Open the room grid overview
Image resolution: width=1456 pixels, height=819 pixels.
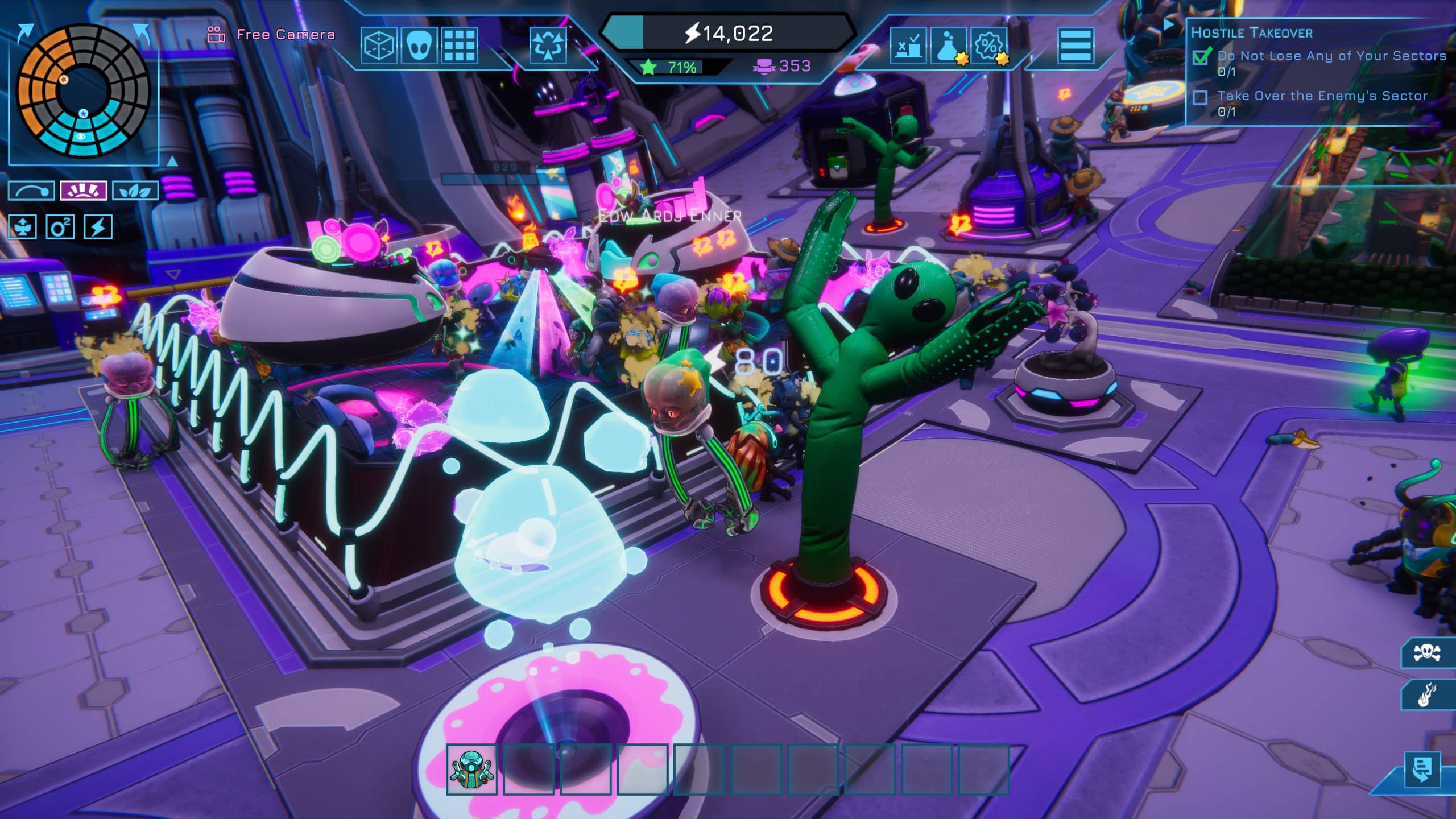461,47
